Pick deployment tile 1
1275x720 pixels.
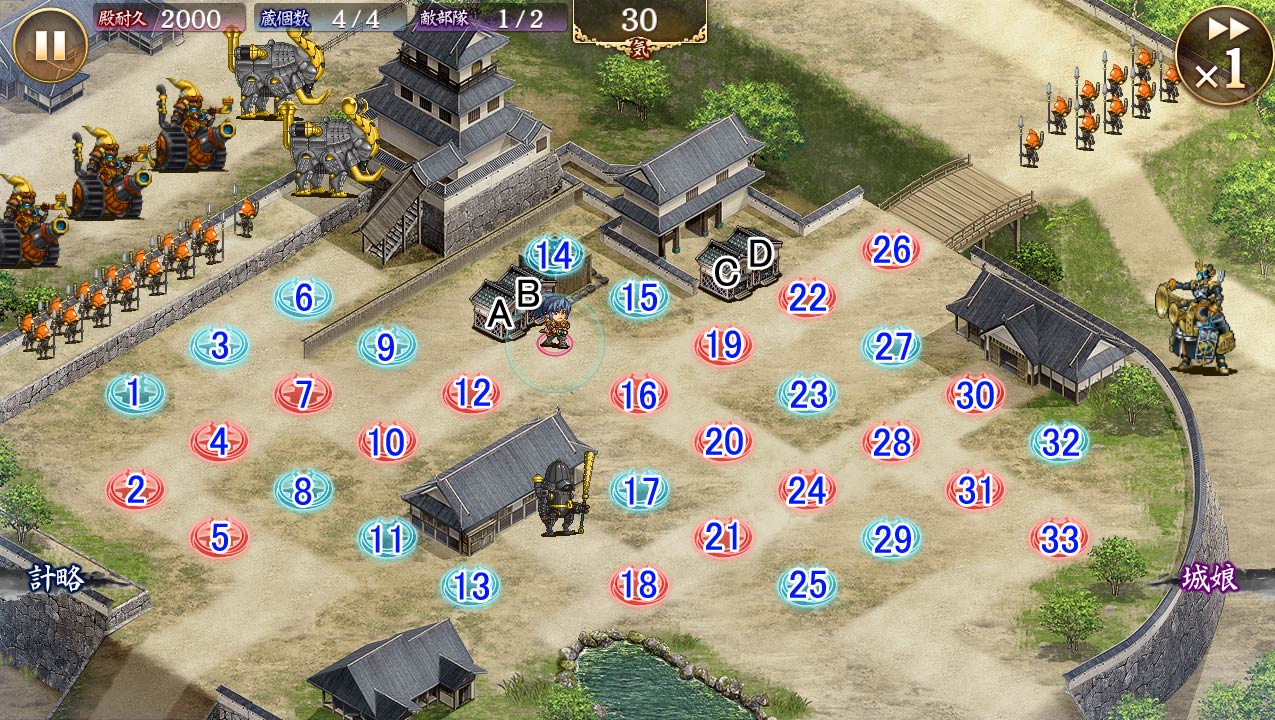[x=135, y=394]
